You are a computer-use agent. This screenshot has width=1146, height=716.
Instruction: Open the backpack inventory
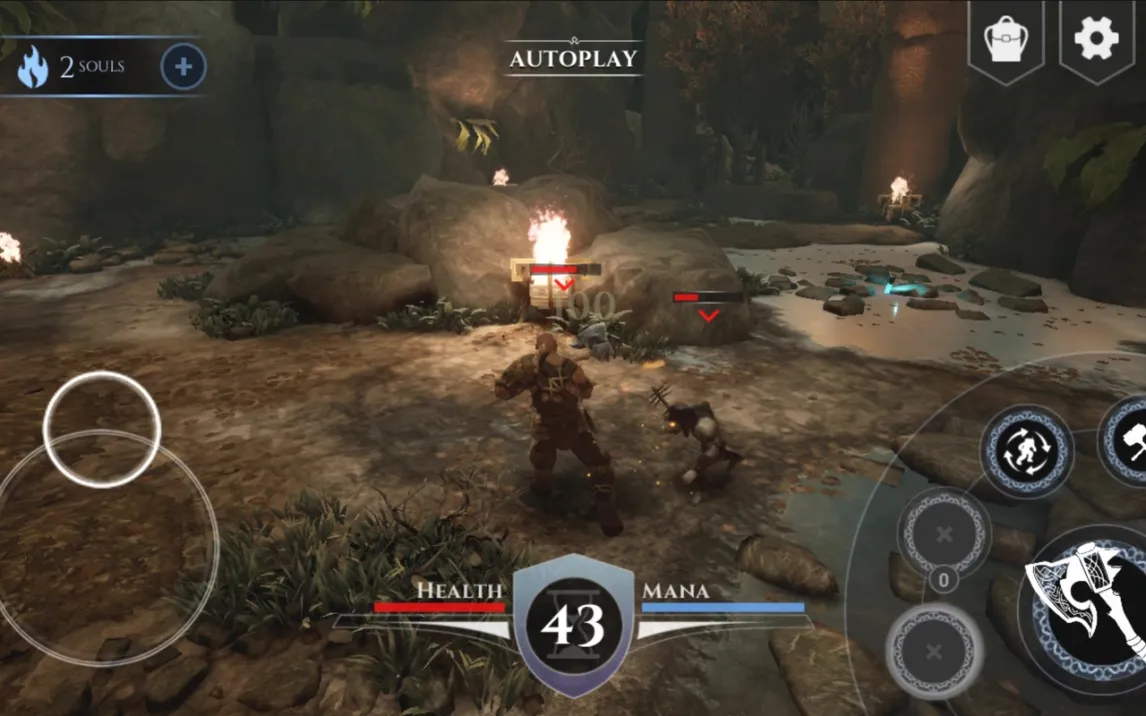[x=1006, y=40]
